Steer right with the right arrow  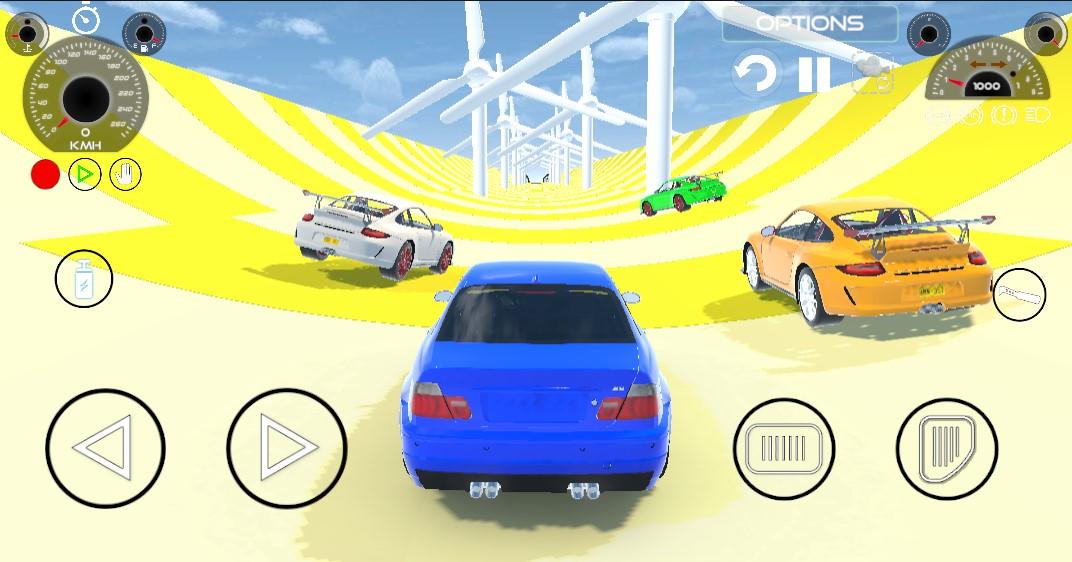[x=286, y=448]
